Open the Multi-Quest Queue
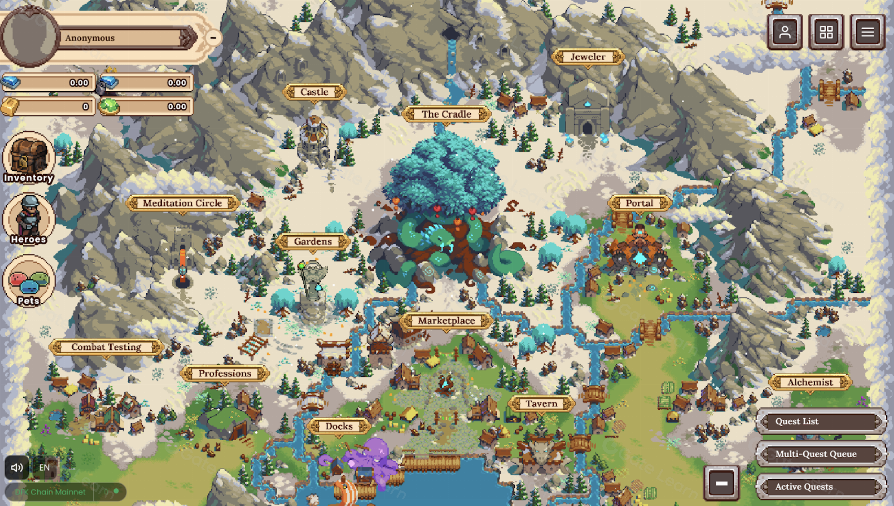894x506 pixels. tap(821, 454)
